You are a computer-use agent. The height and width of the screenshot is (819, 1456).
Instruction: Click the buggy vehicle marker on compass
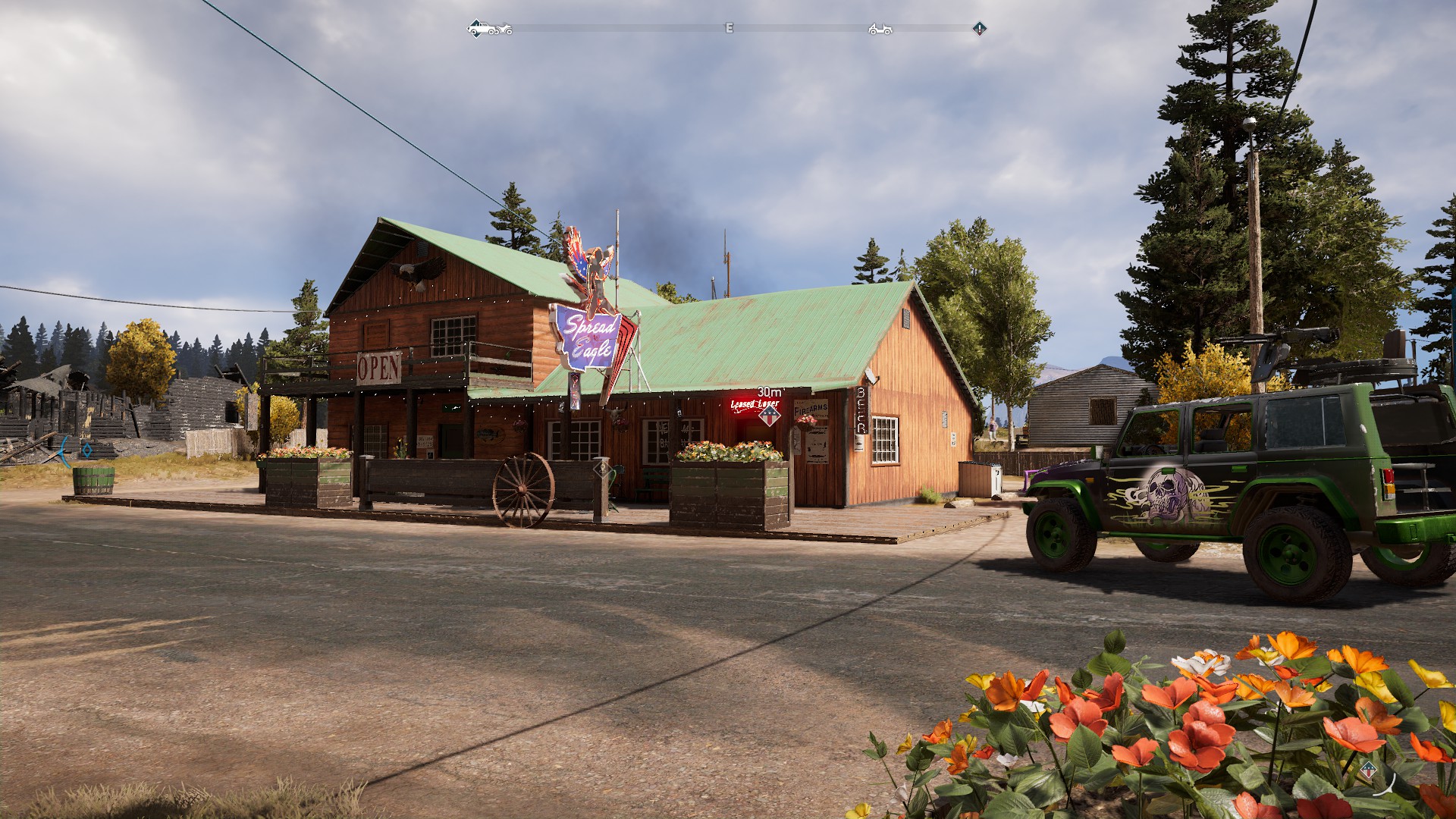tap(880, 30)
